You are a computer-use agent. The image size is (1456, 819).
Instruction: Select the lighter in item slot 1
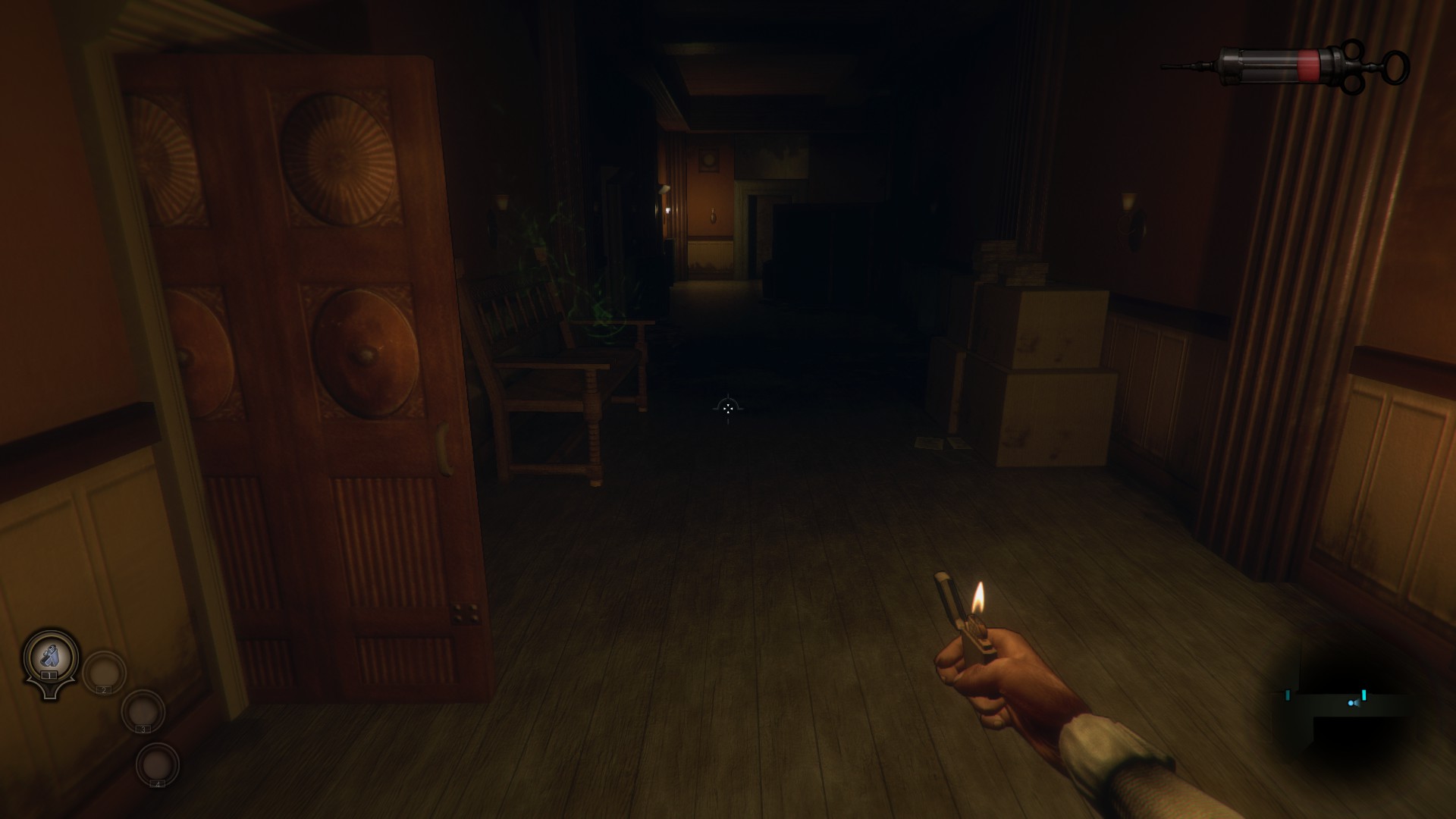[x=50, y=654]
